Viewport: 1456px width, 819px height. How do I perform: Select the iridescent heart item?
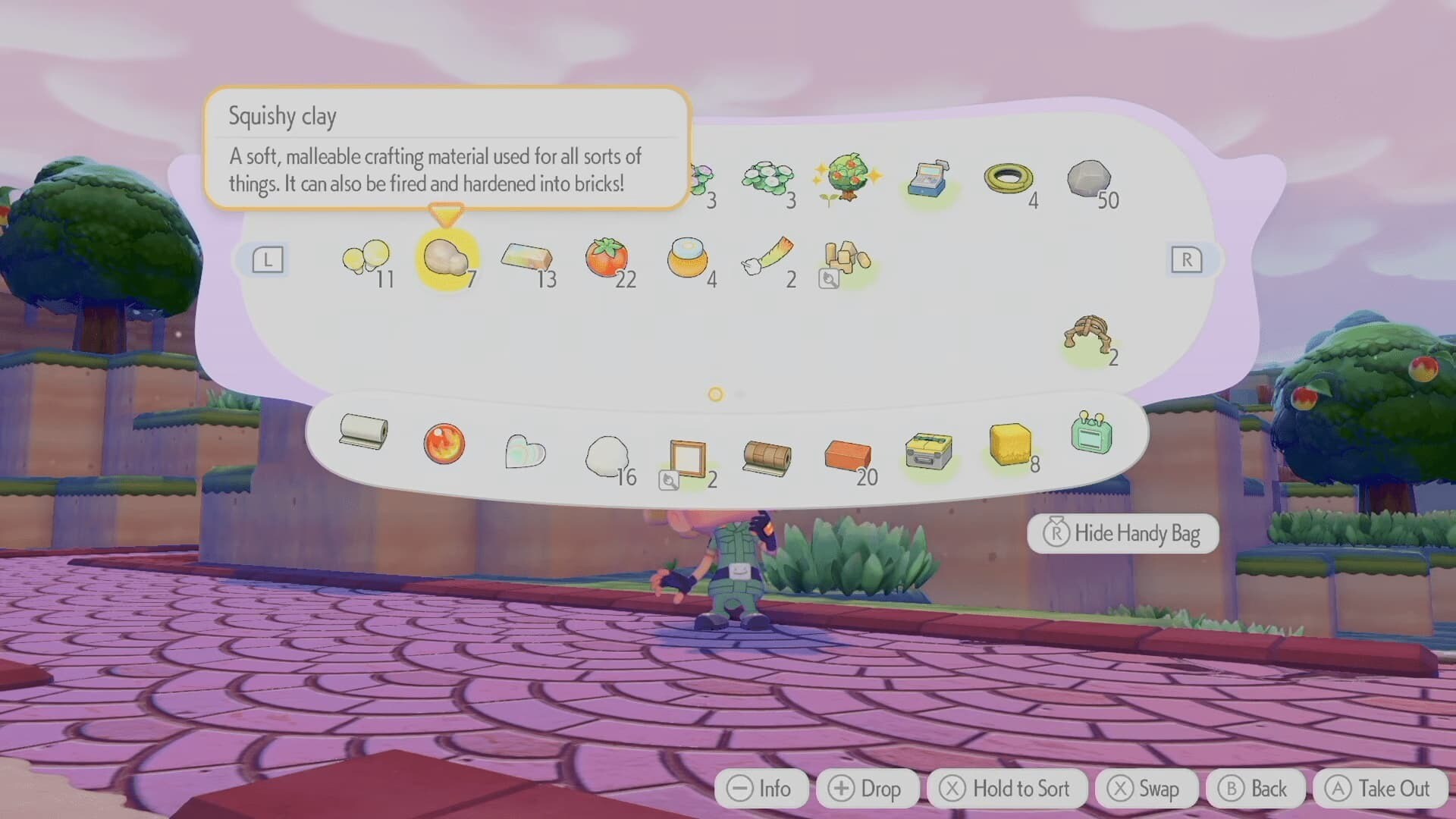[525, 451]
